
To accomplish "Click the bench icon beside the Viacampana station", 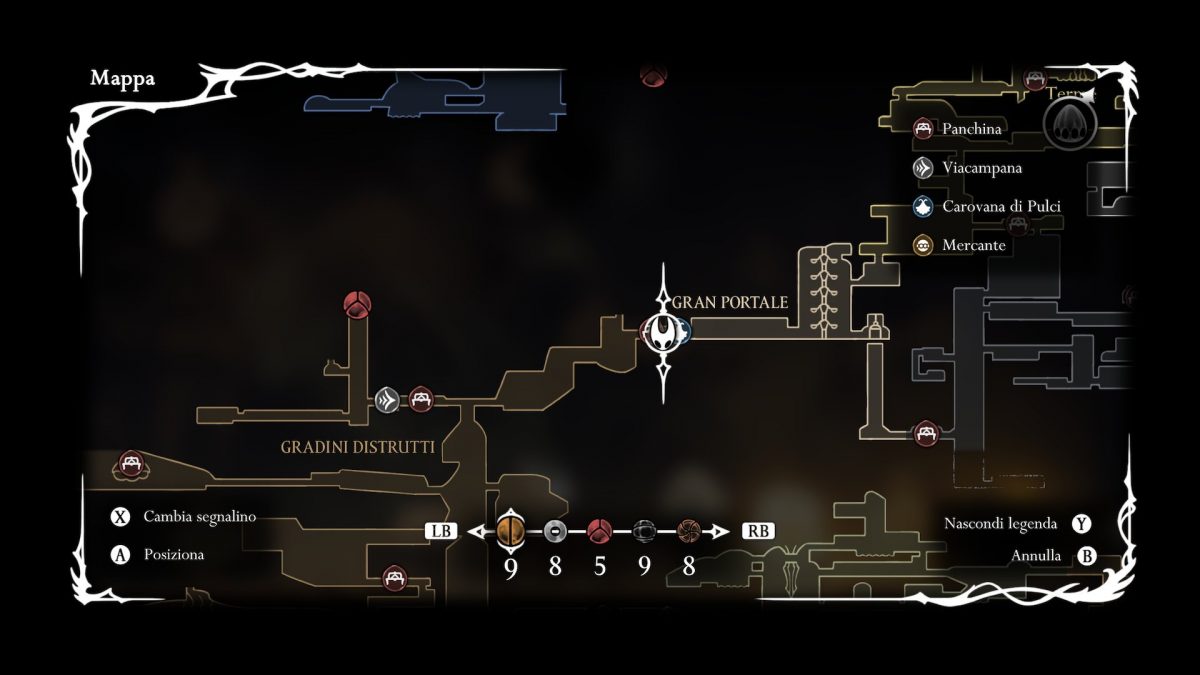I will (421, 400).
